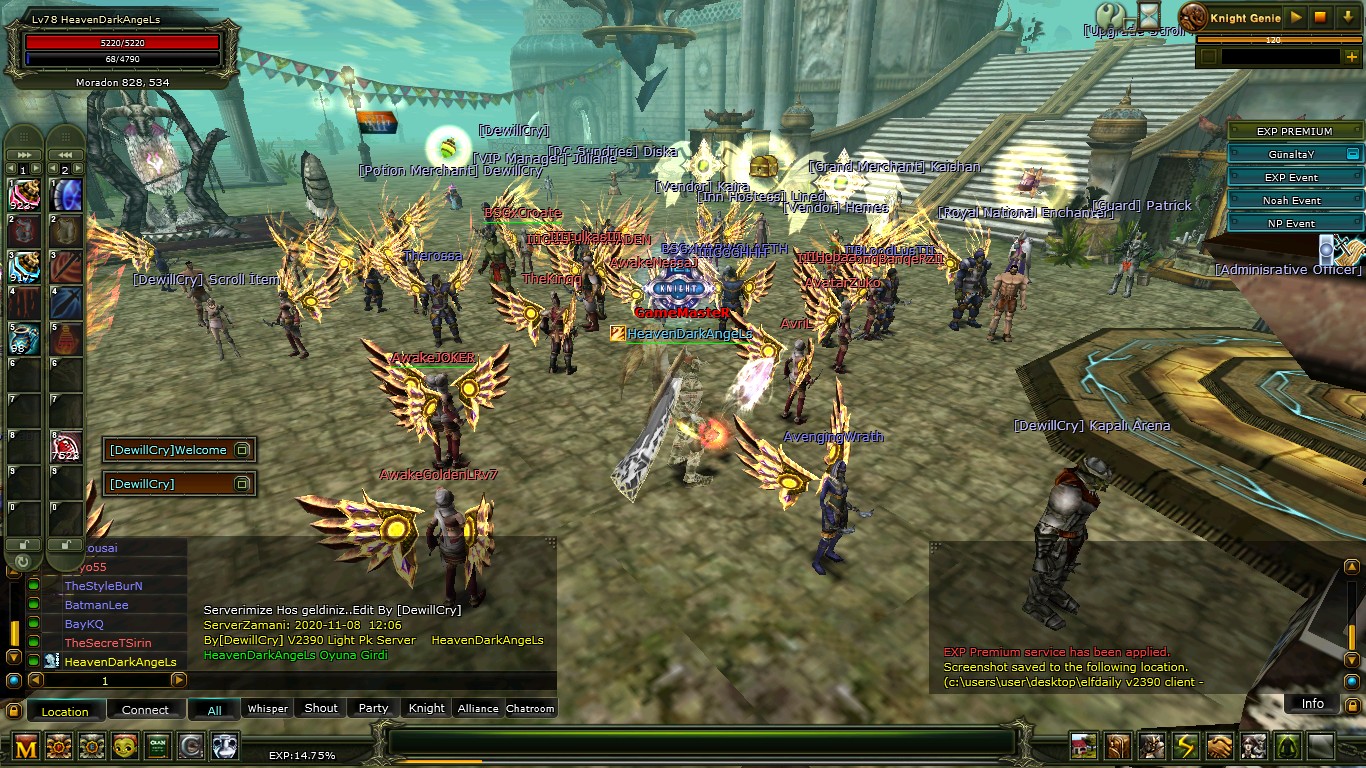Collapse the GünaltaY panel with the minus button
The image size is (1366, 768).
pos(1352,154)
